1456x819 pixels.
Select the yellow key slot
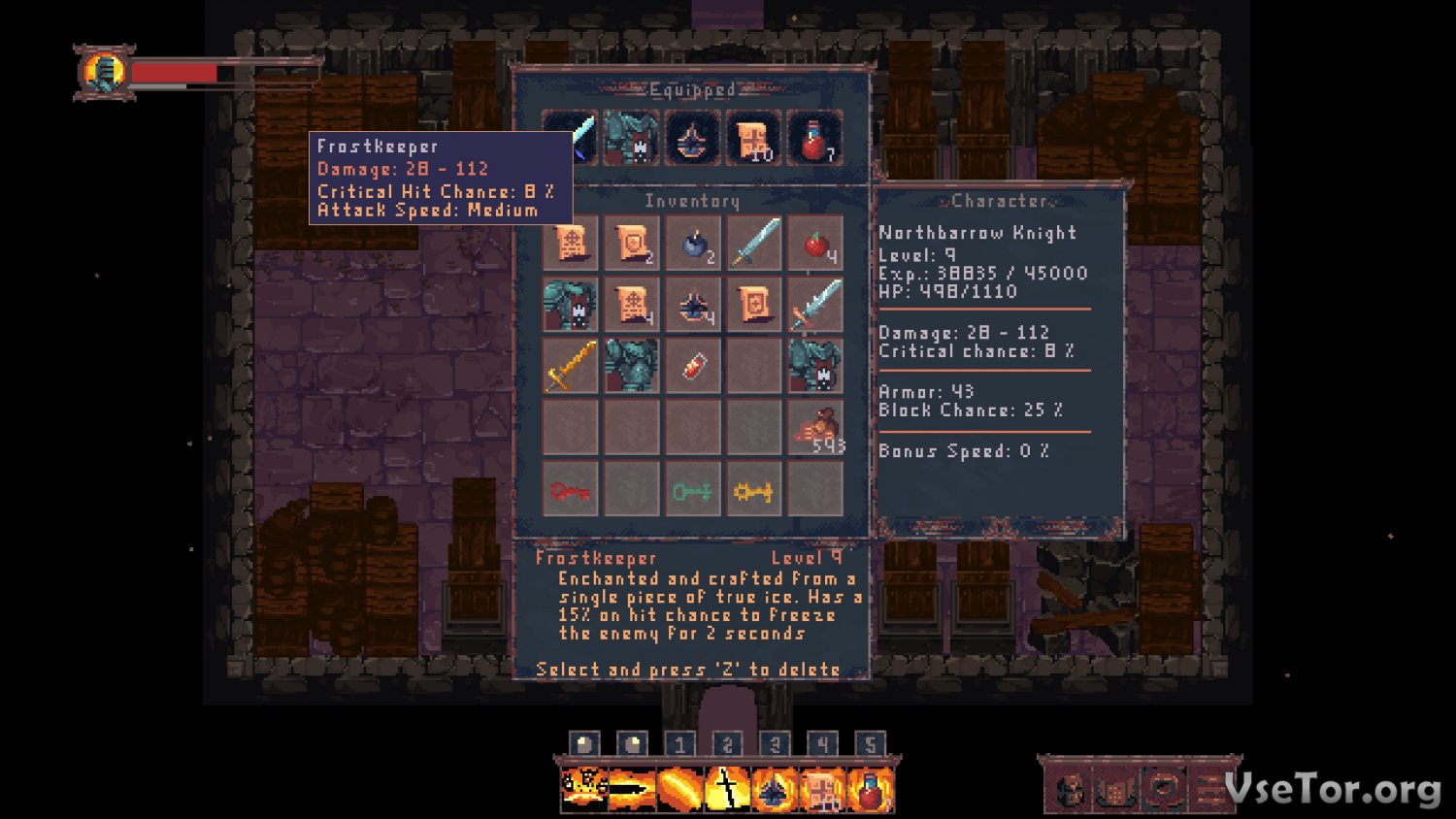753,490
